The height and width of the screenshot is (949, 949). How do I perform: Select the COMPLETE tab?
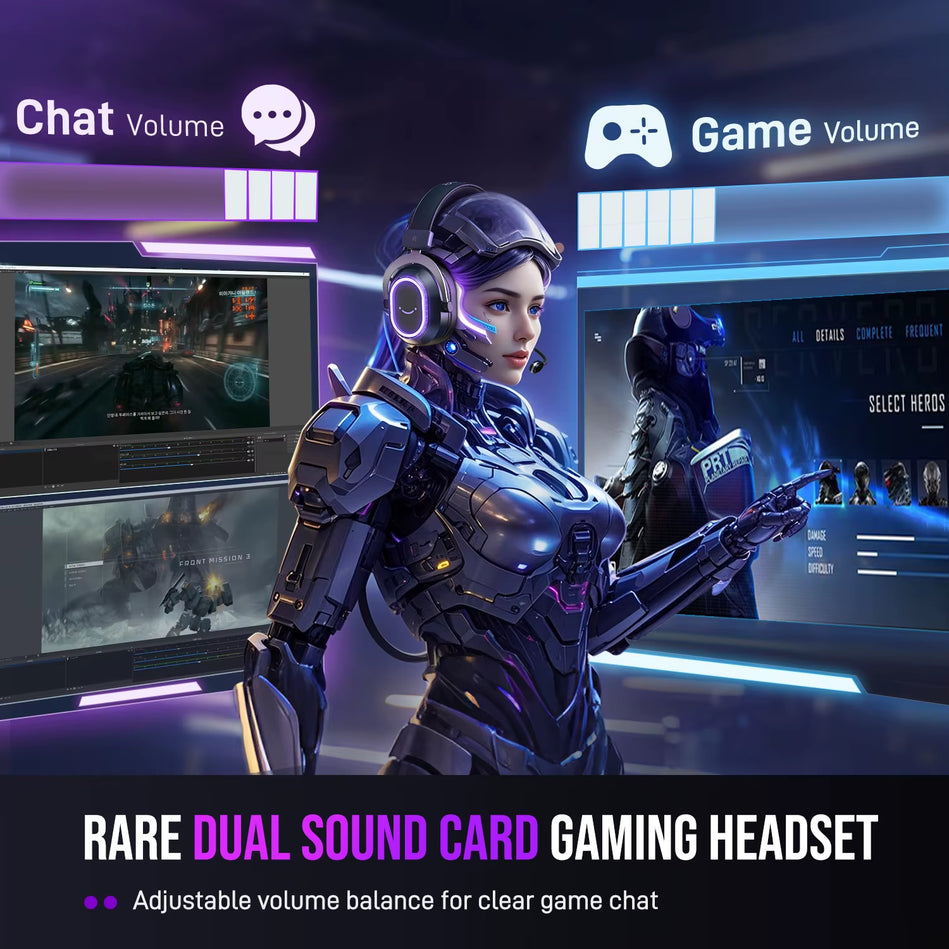[875, 334]
